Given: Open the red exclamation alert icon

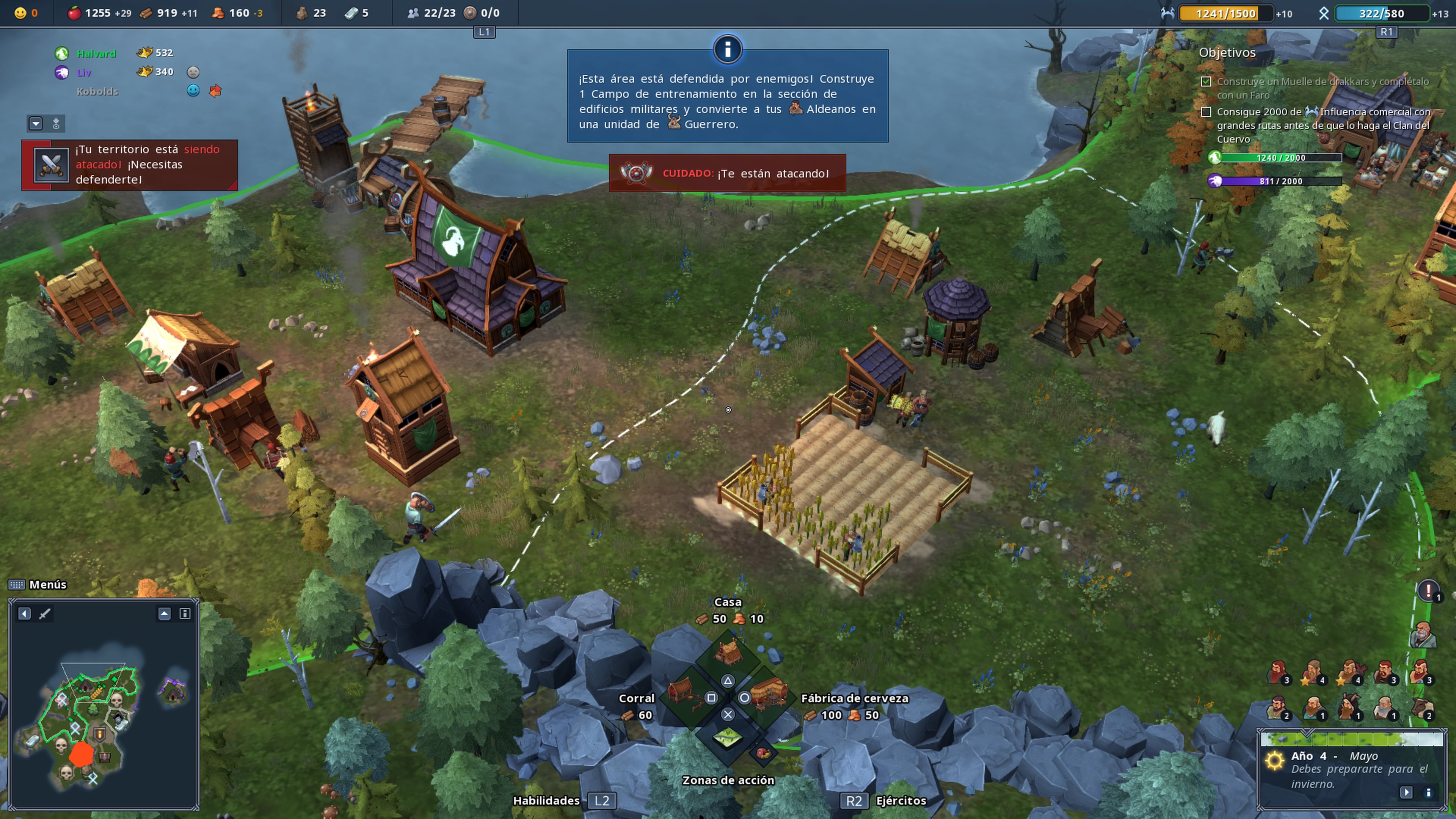Looking at the screenshot, I should point(1428,591).
